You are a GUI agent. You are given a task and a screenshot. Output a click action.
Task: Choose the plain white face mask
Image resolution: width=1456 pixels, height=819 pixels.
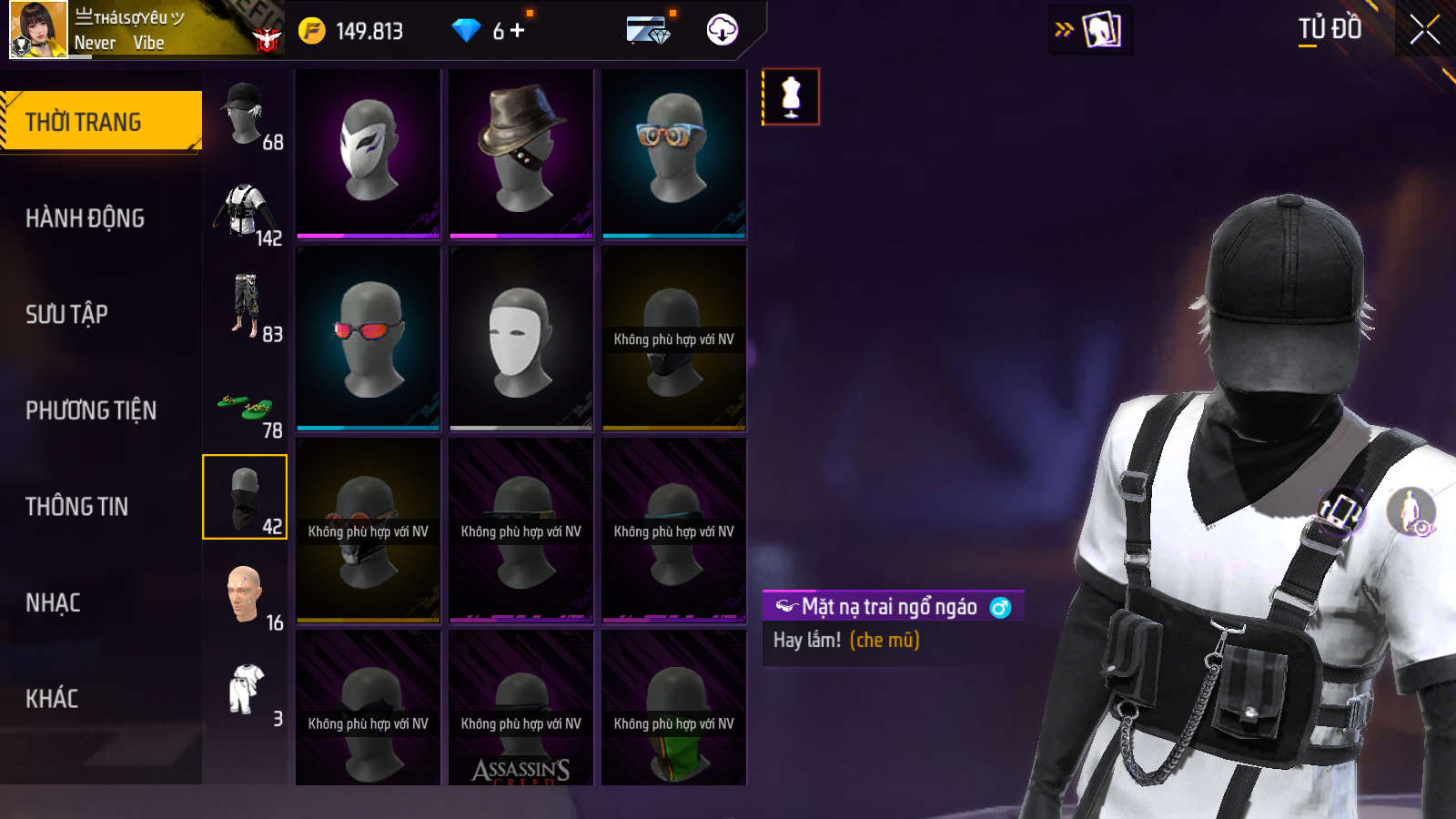(x=521, y=337)
